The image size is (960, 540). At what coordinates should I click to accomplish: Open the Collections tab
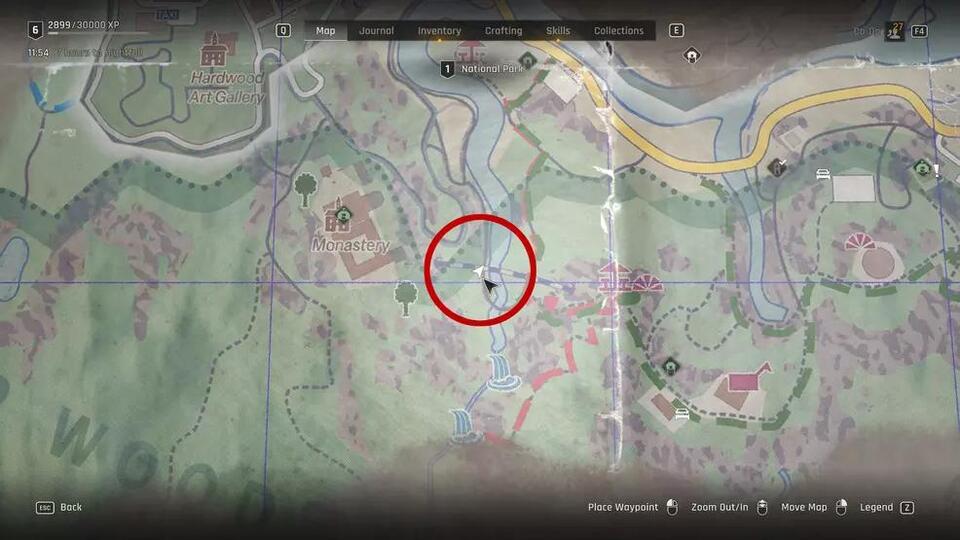[x=619, y=31]
